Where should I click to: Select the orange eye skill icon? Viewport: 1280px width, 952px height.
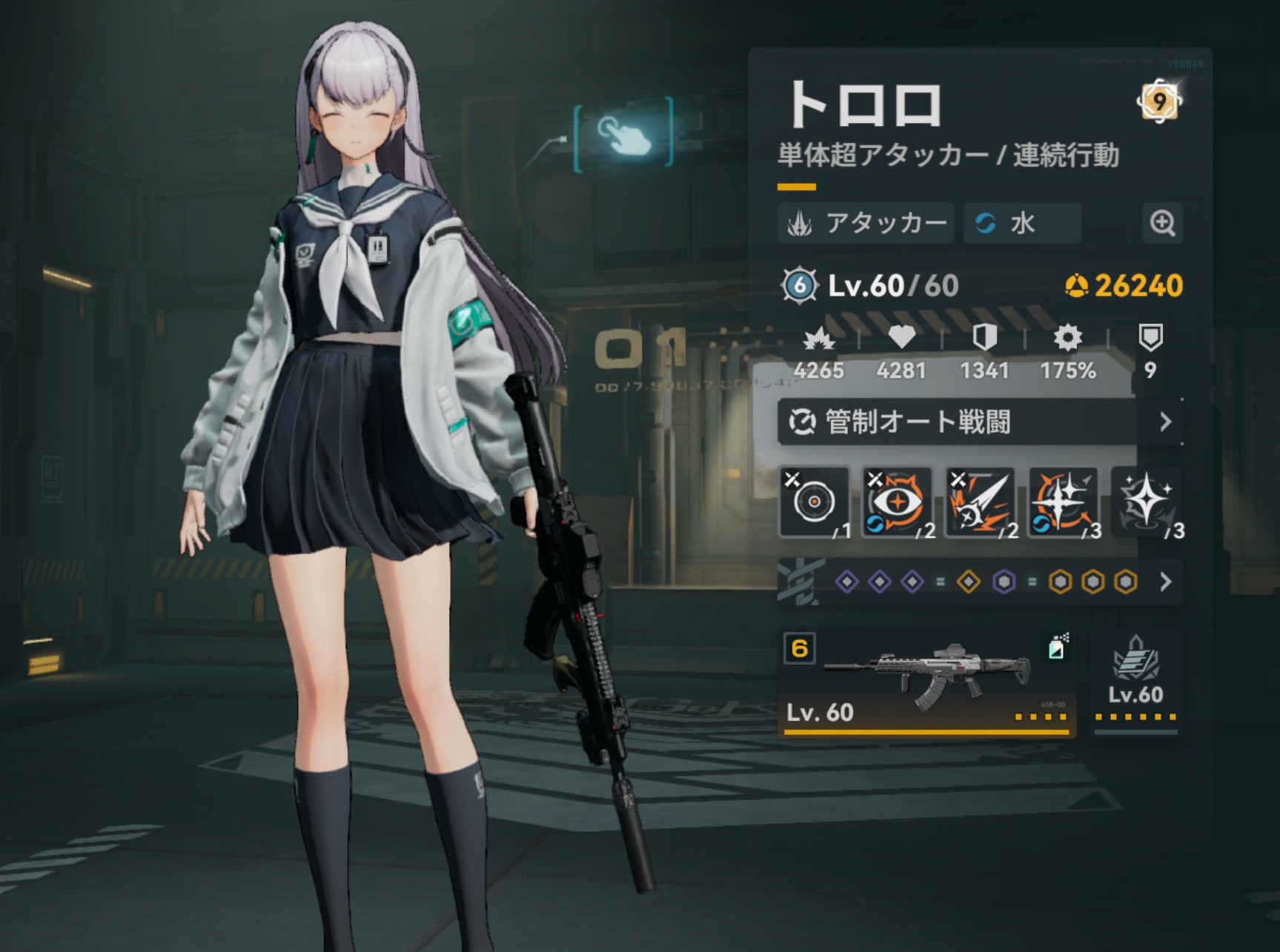[x=898, y=502]
